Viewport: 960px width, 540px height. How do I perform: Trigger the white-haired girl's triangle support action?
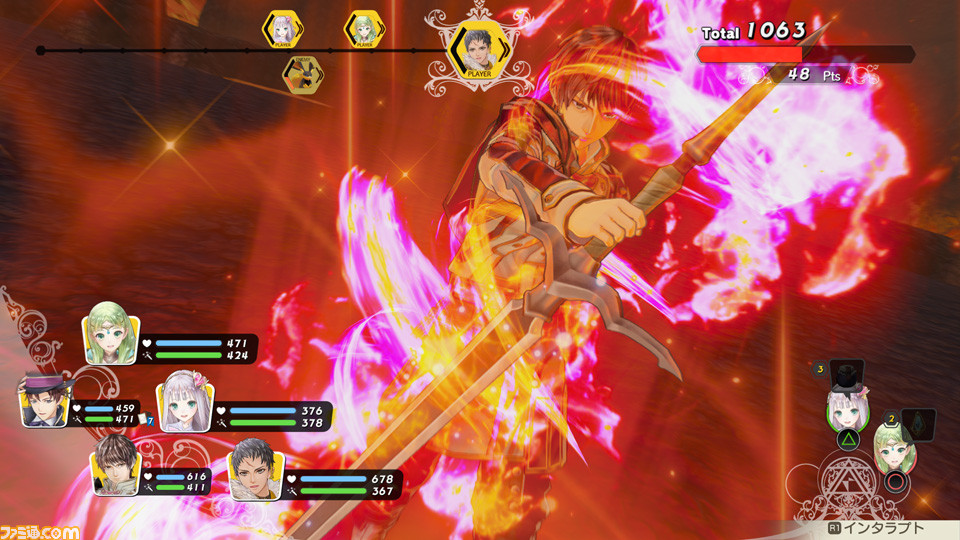[x=847, y=438]
